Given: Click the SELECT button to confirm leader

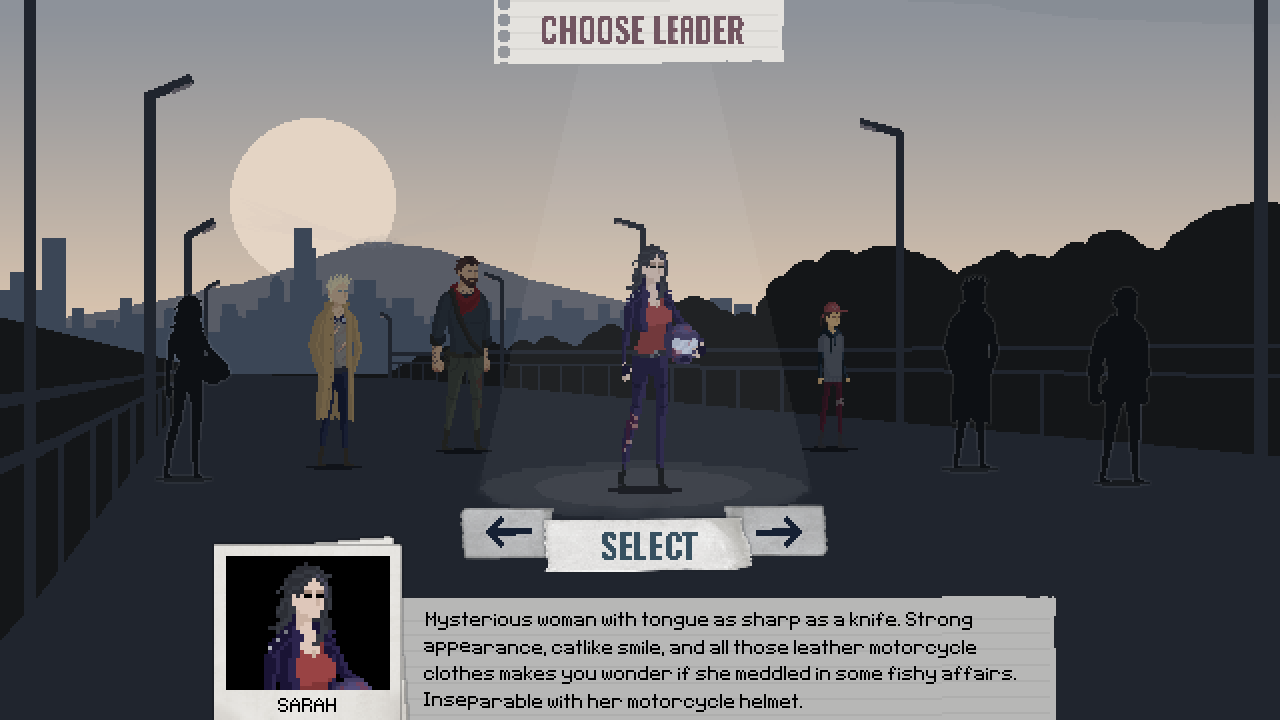Looking at the screenshot, I should pyautogui.click(x=648, y=545).
